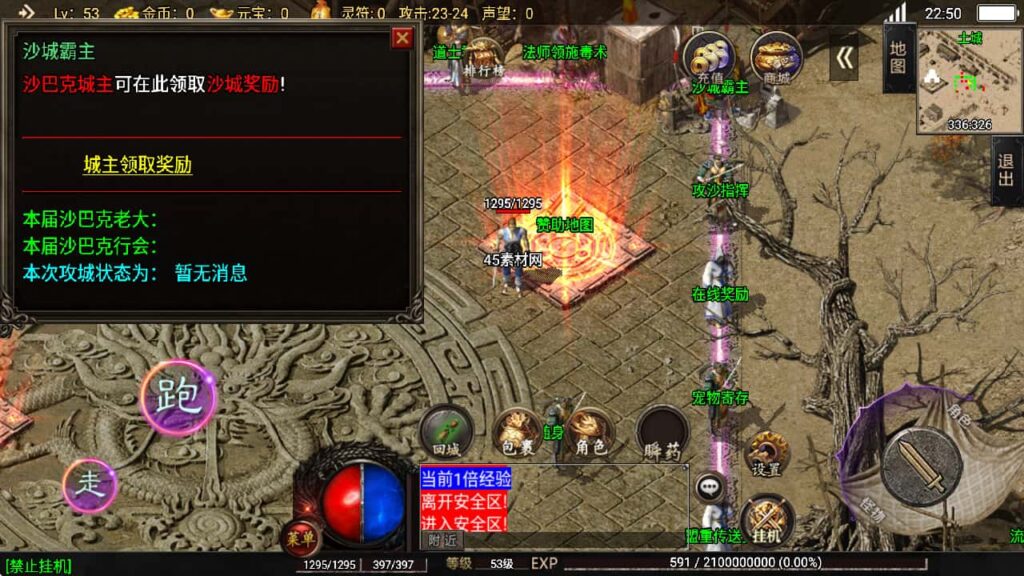The height and width of the screenshot is (576, 1024).
Task: Tap the 瞬药 instant potion slot
Action: (663, 433)
